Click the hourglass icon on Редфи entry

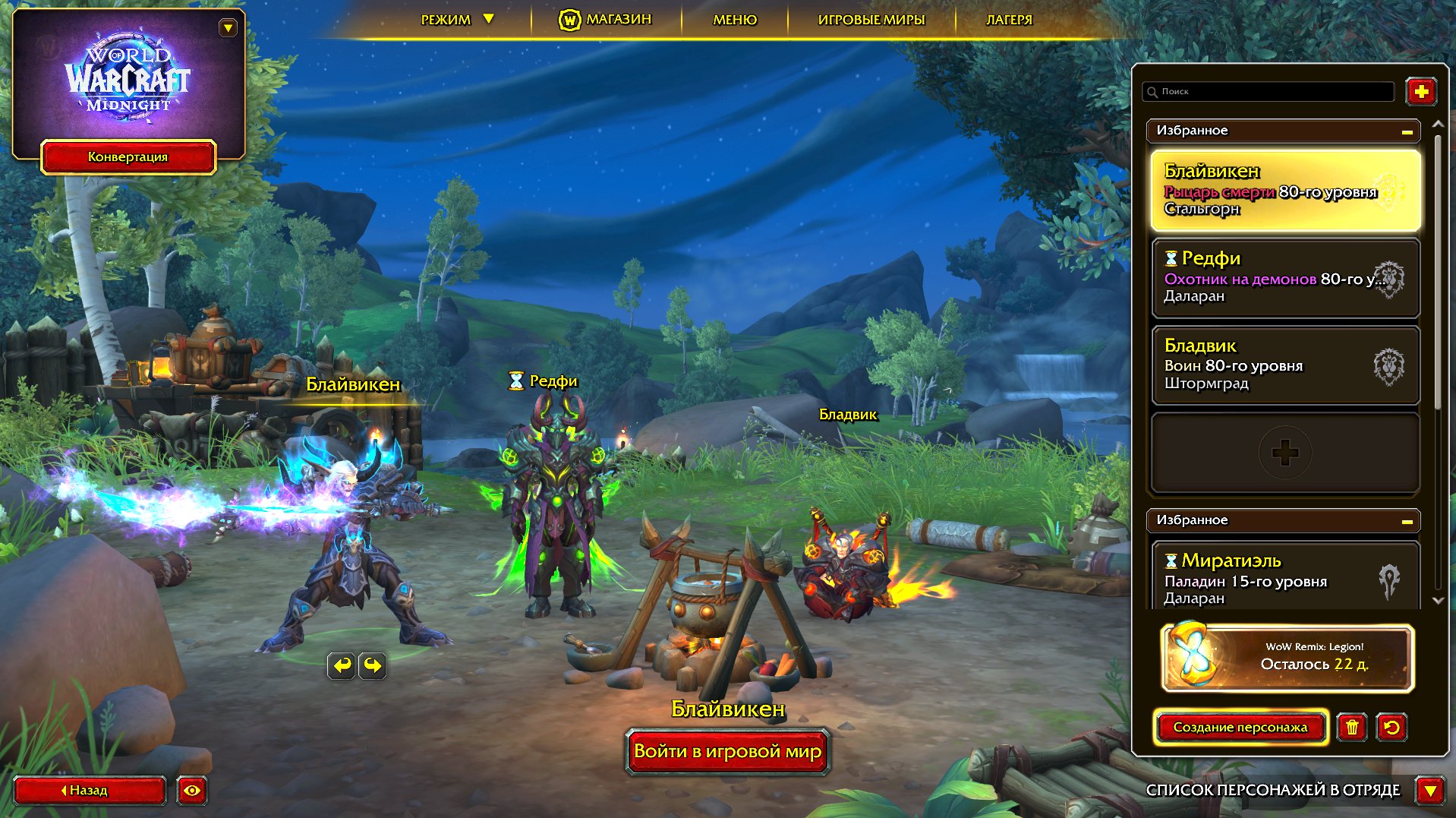click(x=1169, y=258)
